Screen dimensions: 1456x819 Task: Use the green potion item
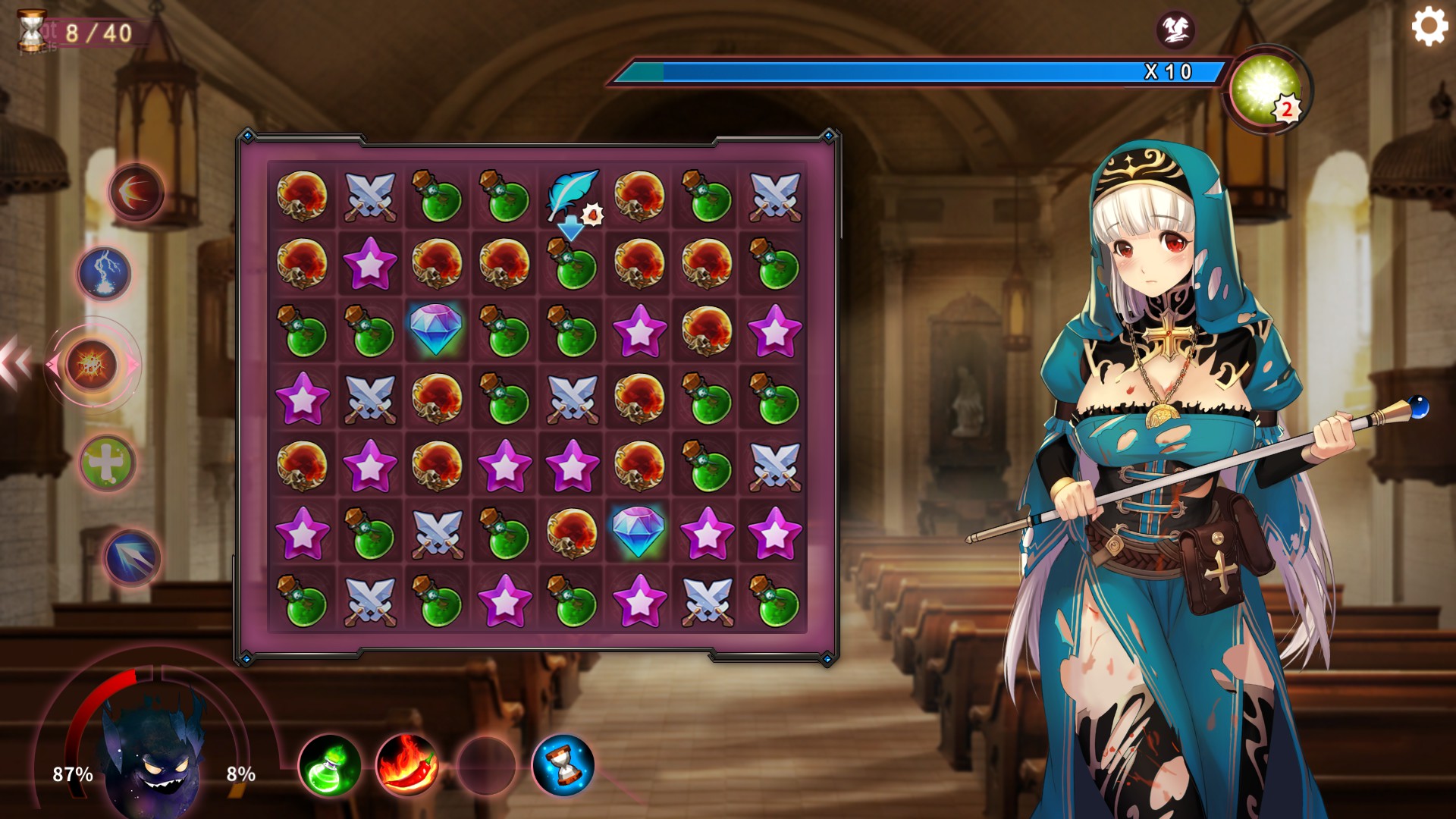pyautogui.click(x=330, y=766)
